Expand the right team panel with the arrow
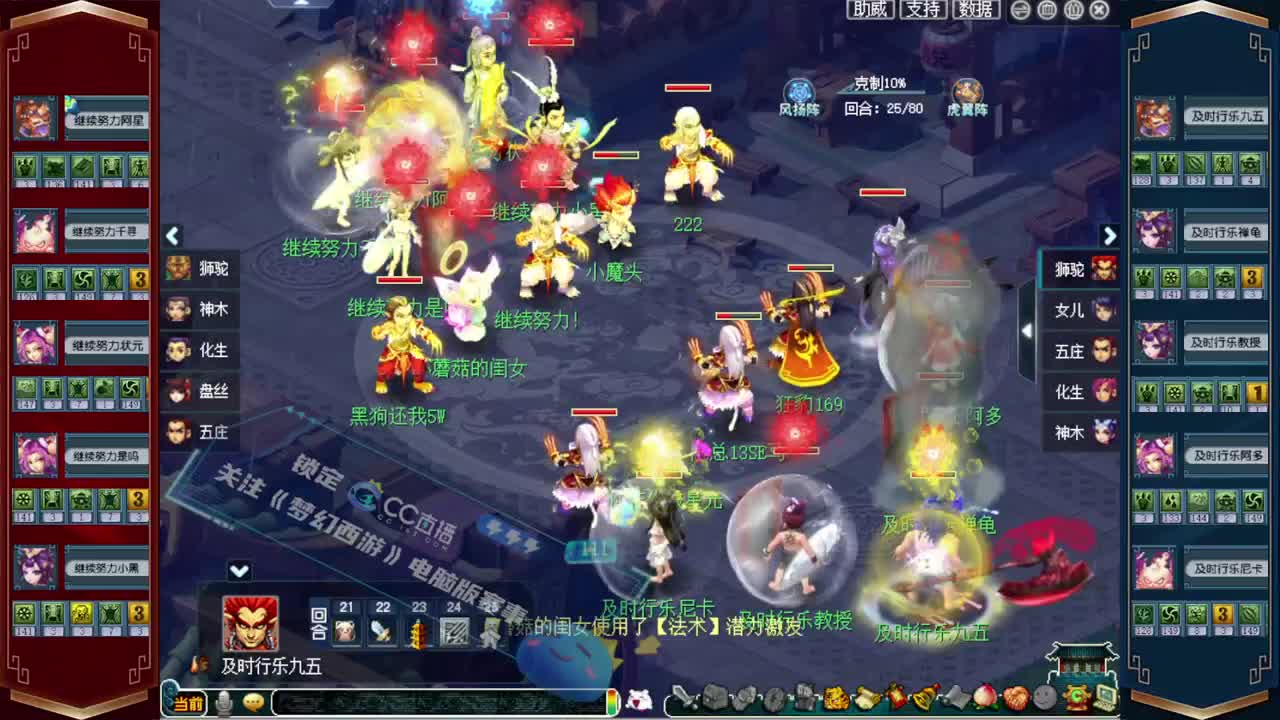This screenshot has height=720, width=1280. (x=1110, y=236)
